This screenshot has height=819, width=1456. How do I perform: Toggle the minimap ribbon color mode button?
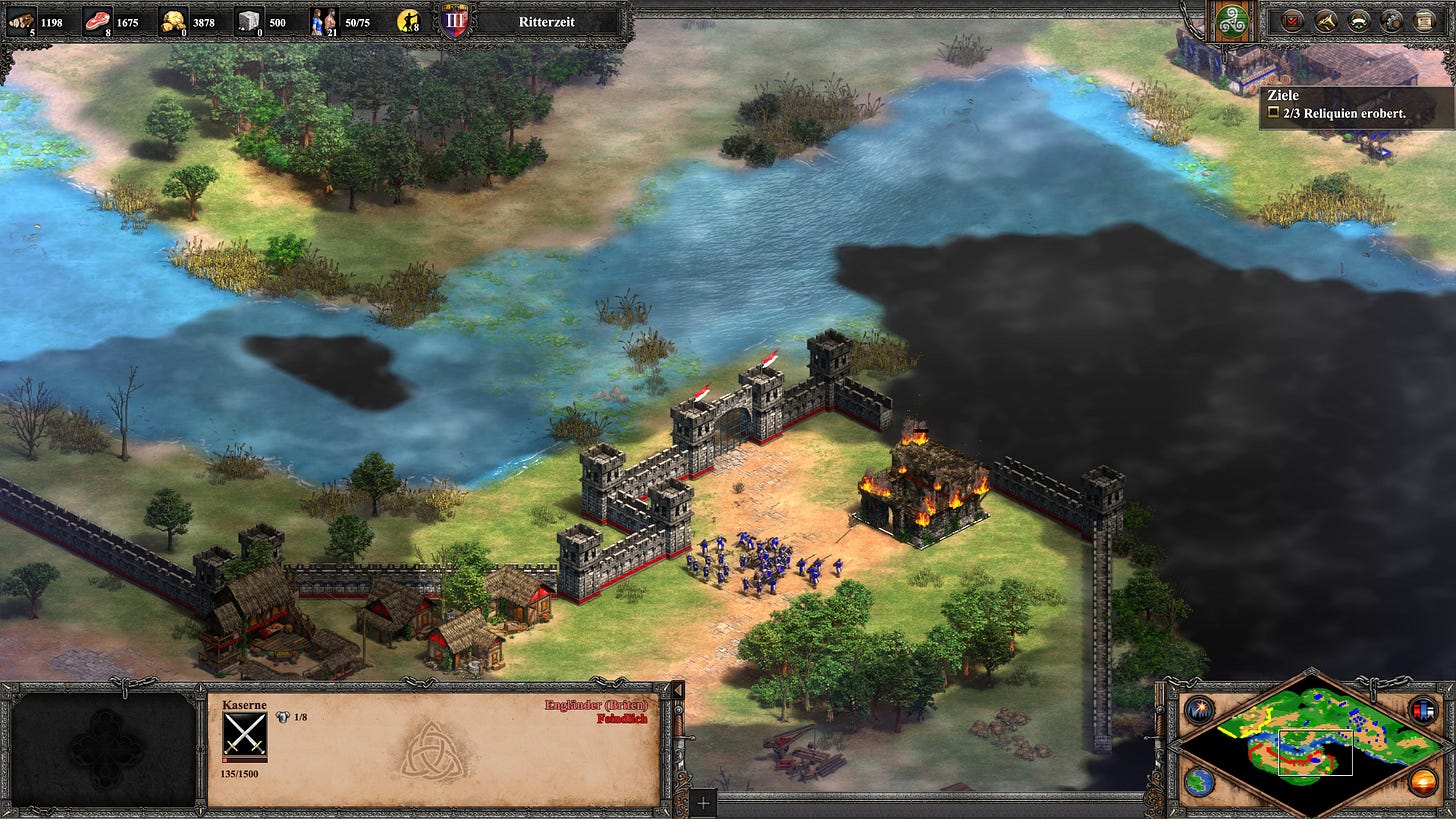pos(1422,710)
